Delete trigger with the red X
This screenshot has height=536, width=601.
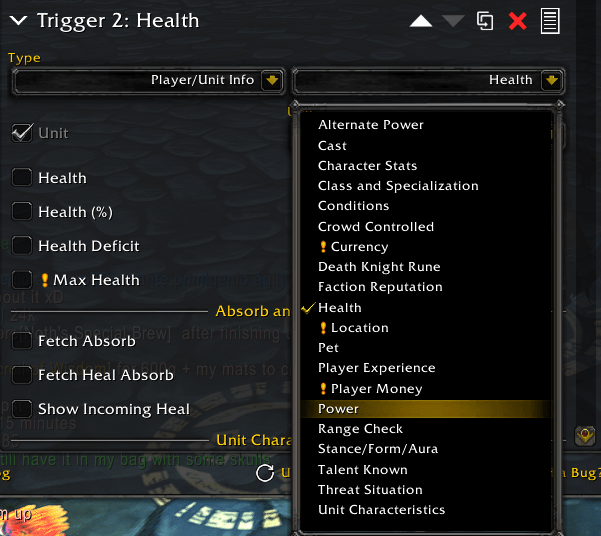click(x=517, y=21)
